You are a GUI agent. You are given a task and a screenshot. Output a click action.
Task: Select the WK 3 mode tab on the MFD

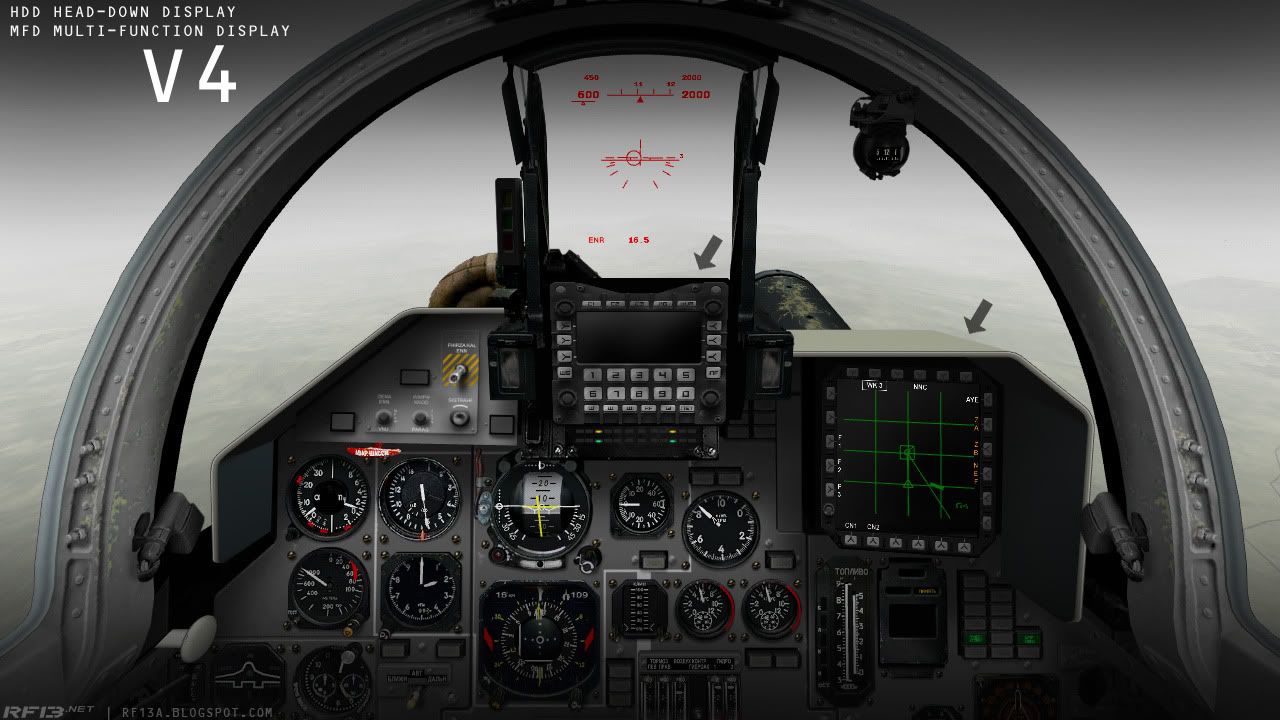coord(873,384)
